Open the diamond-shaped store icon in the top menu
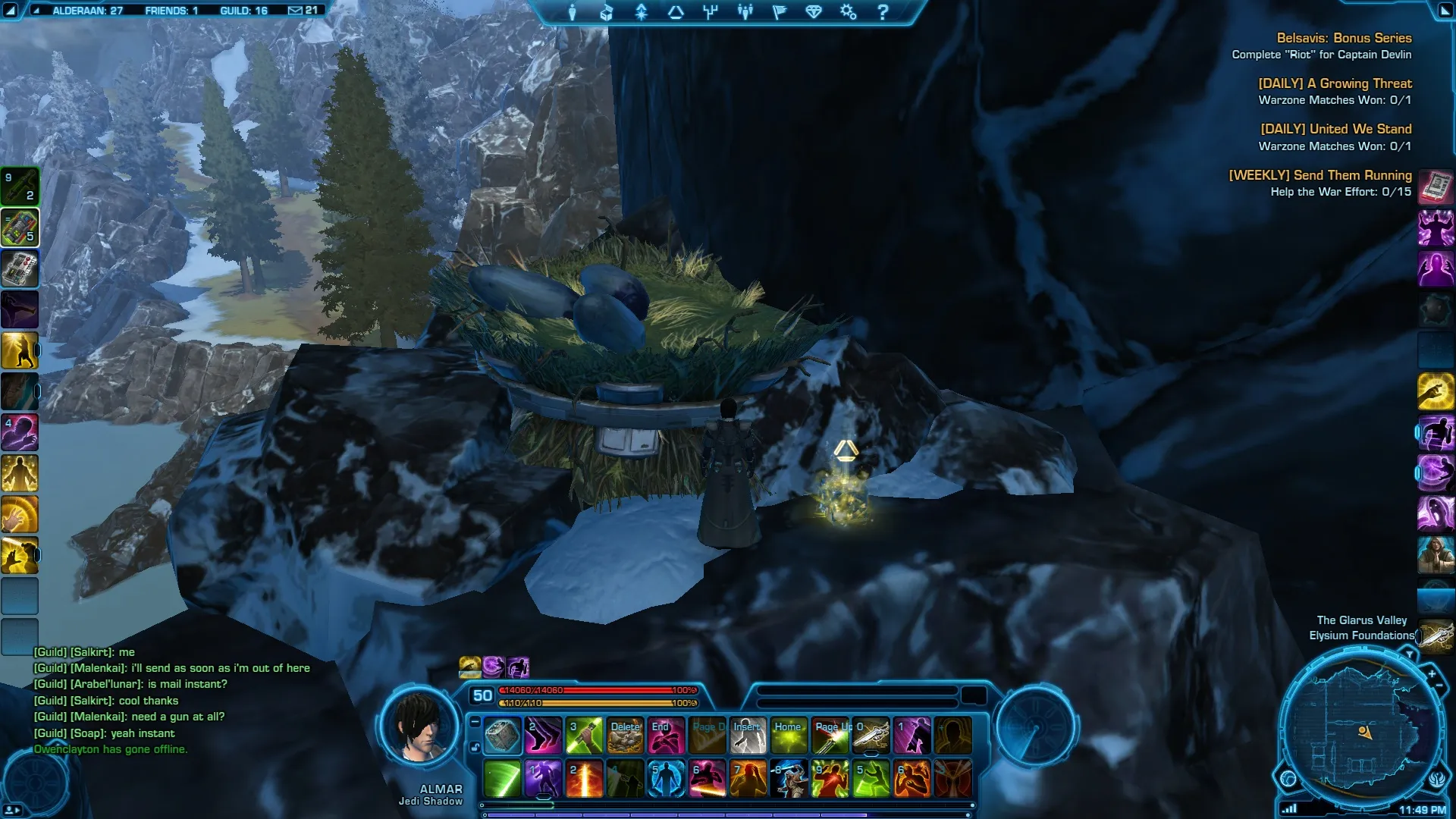 814,12
